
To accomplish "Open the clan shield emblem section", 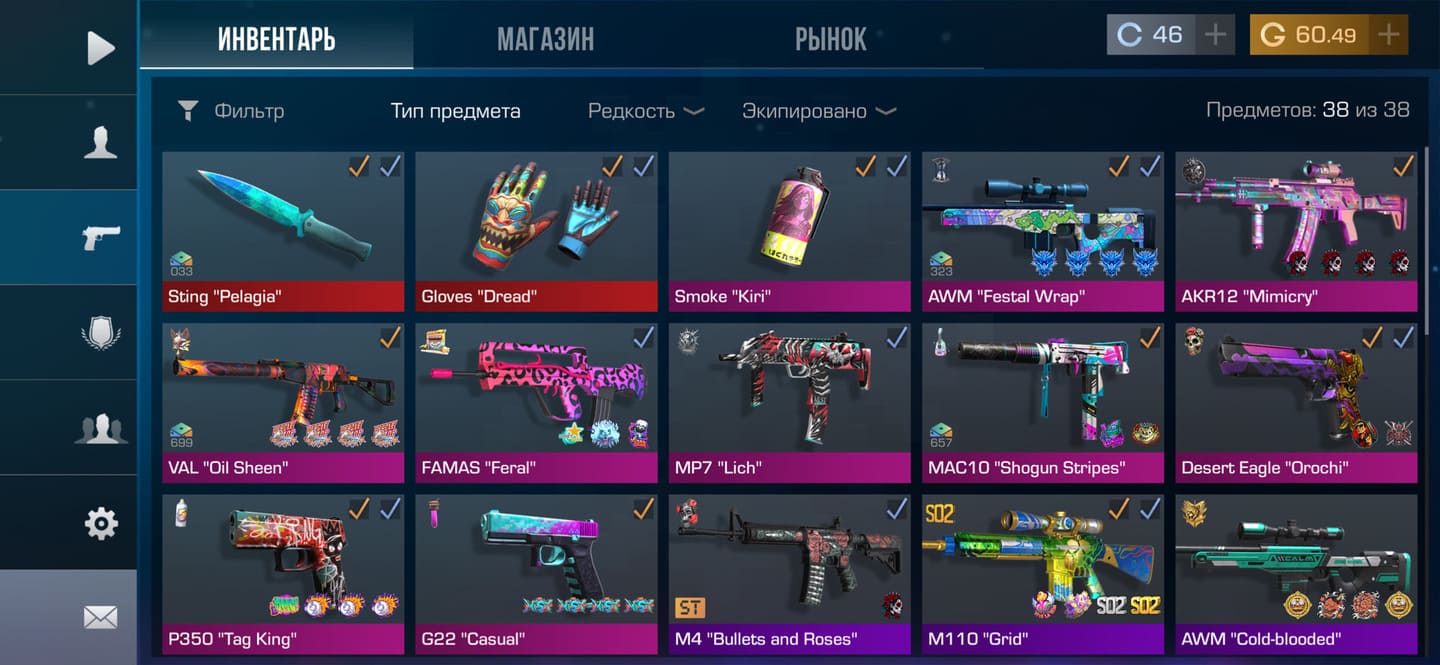I will 100,332.
